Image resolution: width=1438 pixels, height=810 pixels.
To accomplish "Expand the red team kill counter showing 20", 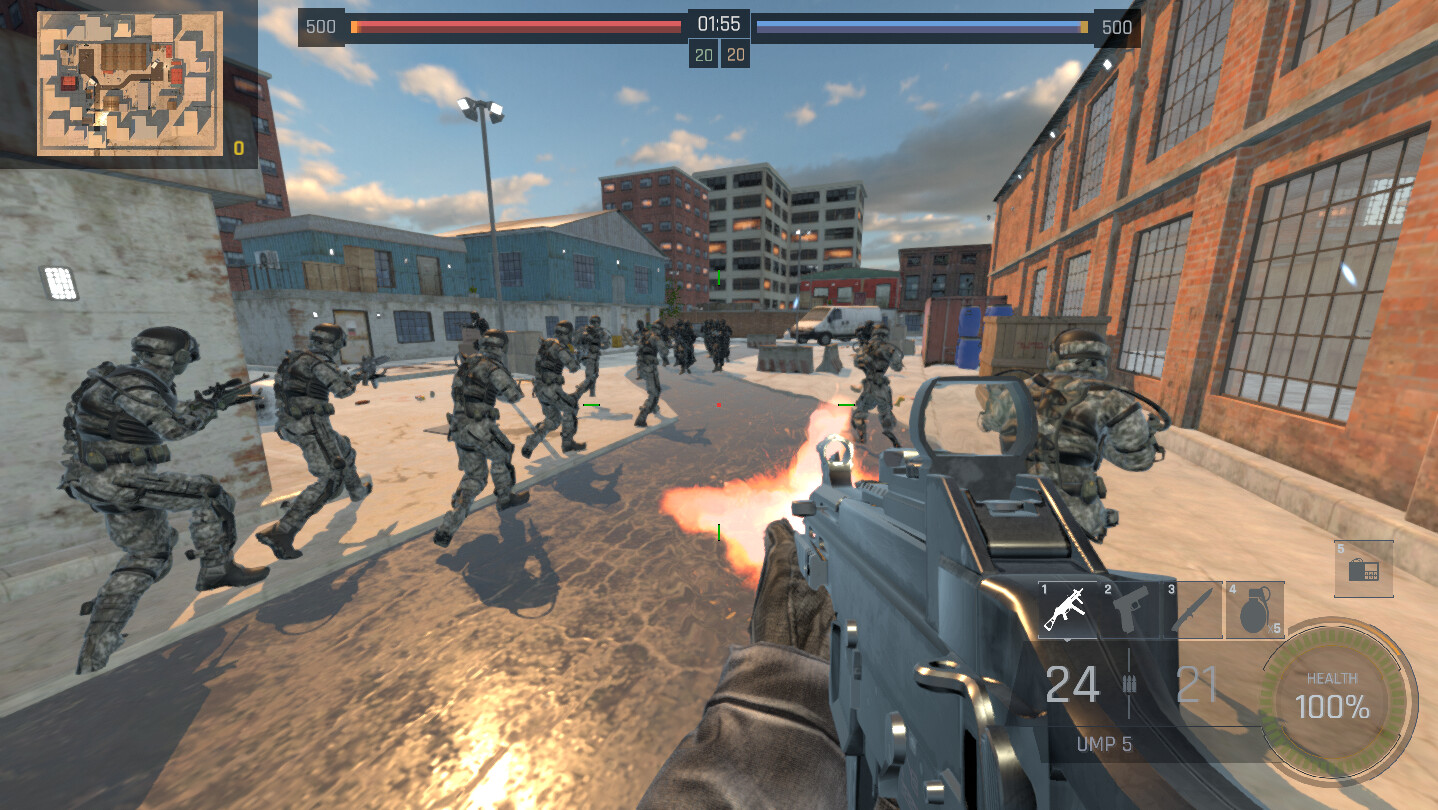I will [x=703, y=53].
